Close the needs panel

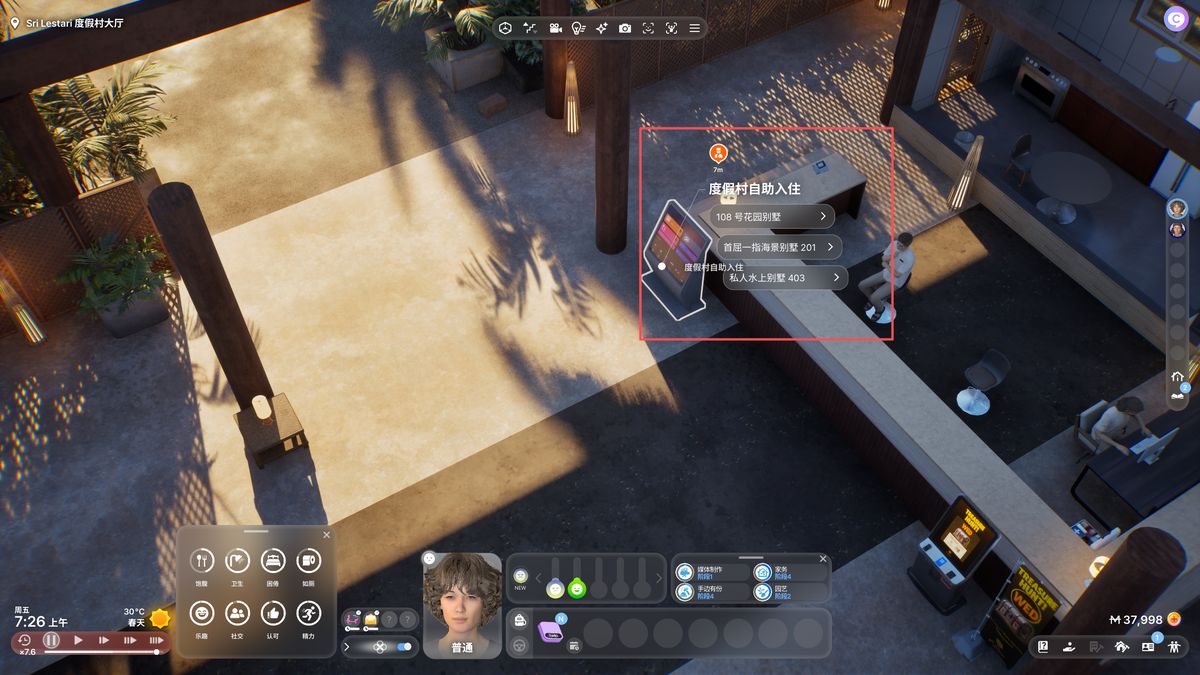326,535
